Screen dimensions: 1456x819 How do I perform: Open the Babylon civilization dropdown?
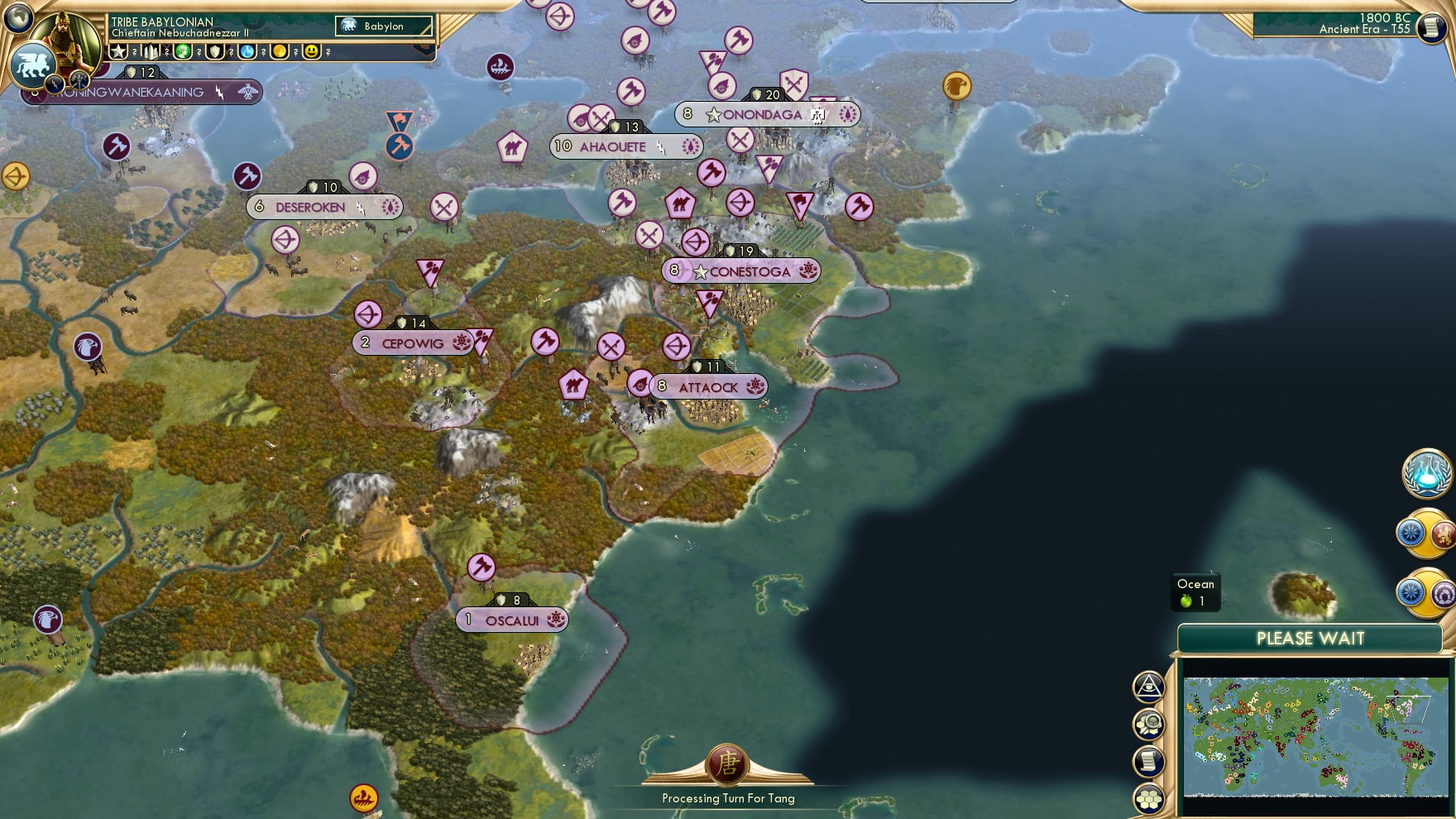[385, 26]
